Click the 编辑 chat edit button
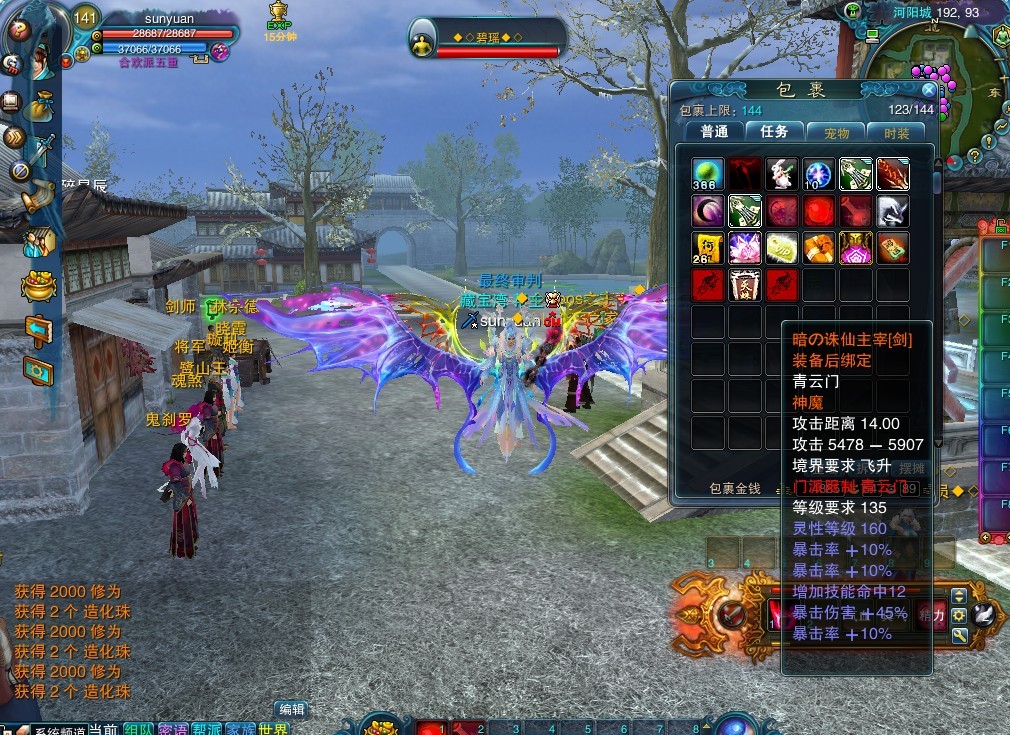Image resolution: width=1010 pixels, height=735 pixels. tap(291, 709)
